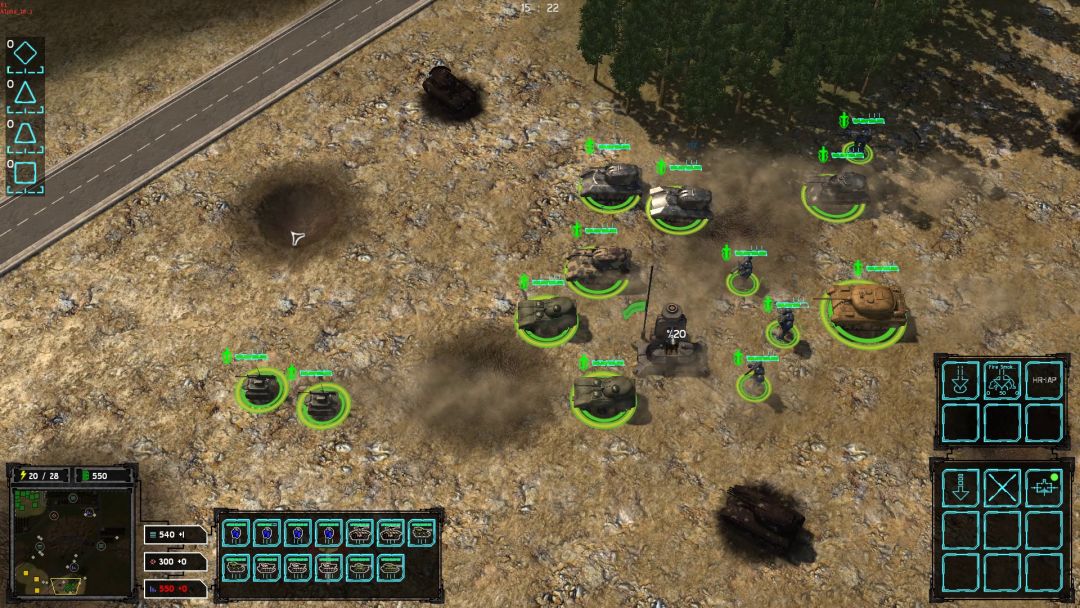Click the dashed down arrow command

click(x=961, y=488)
